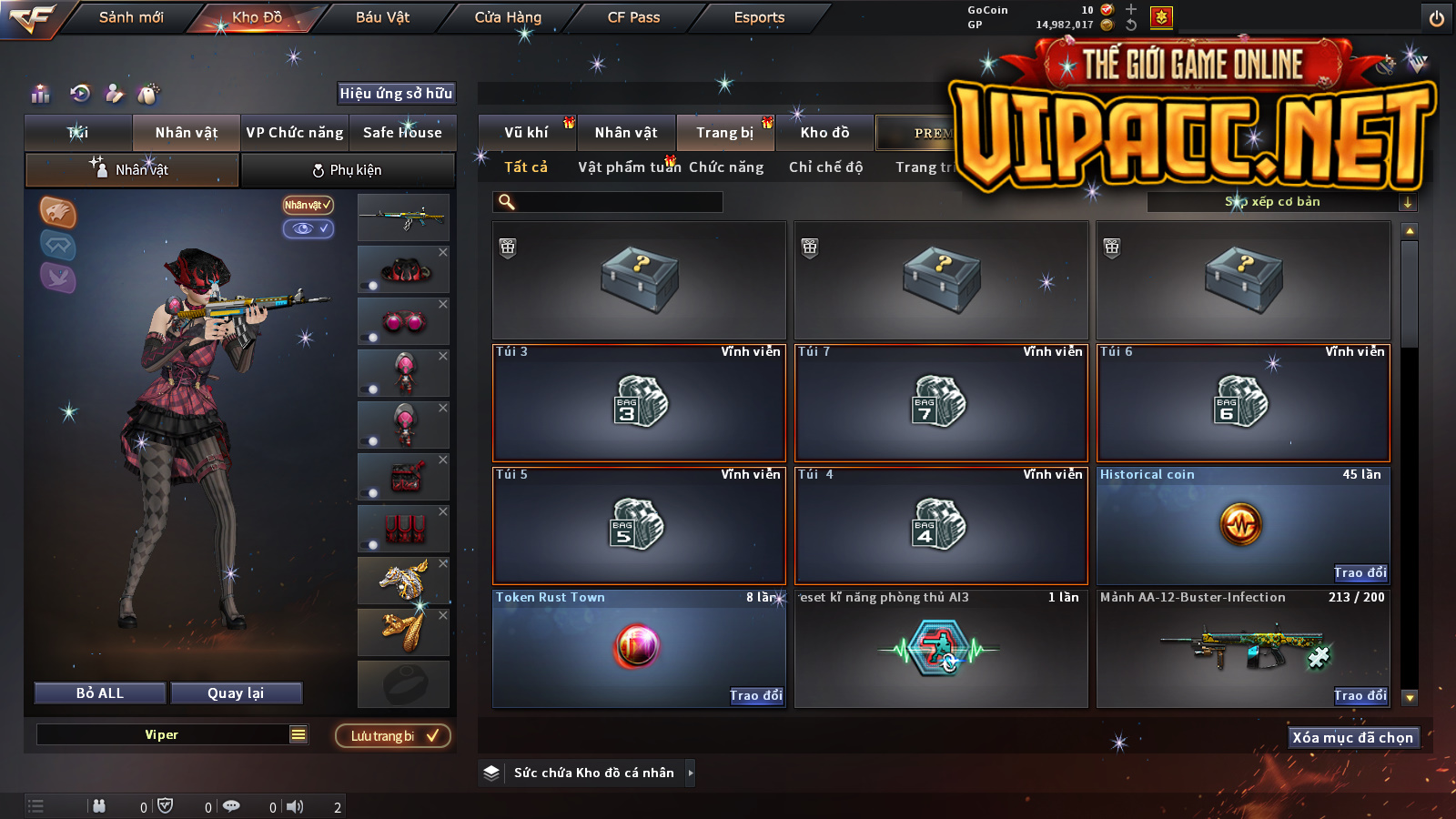Switch to the Báu Vật tab
Viewport: 1456px width, 819px height.
(x=382, y=17)
